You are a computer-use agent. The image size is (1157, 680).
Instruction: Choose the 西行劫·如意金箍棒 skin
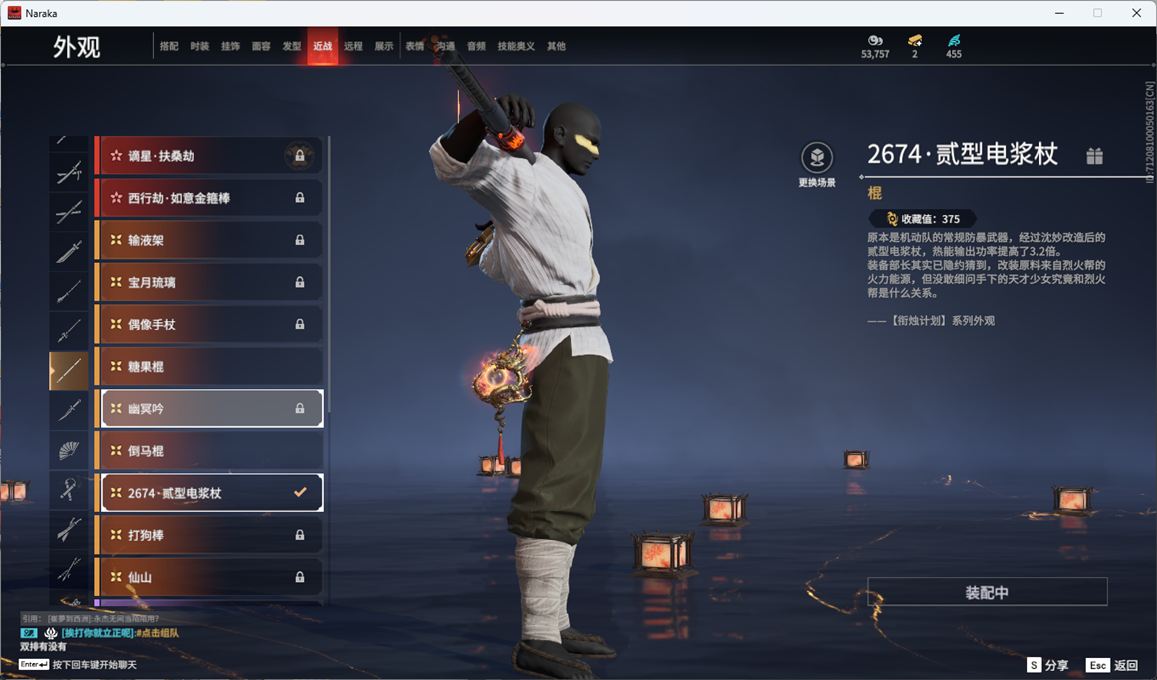click(x=208, y=198)
